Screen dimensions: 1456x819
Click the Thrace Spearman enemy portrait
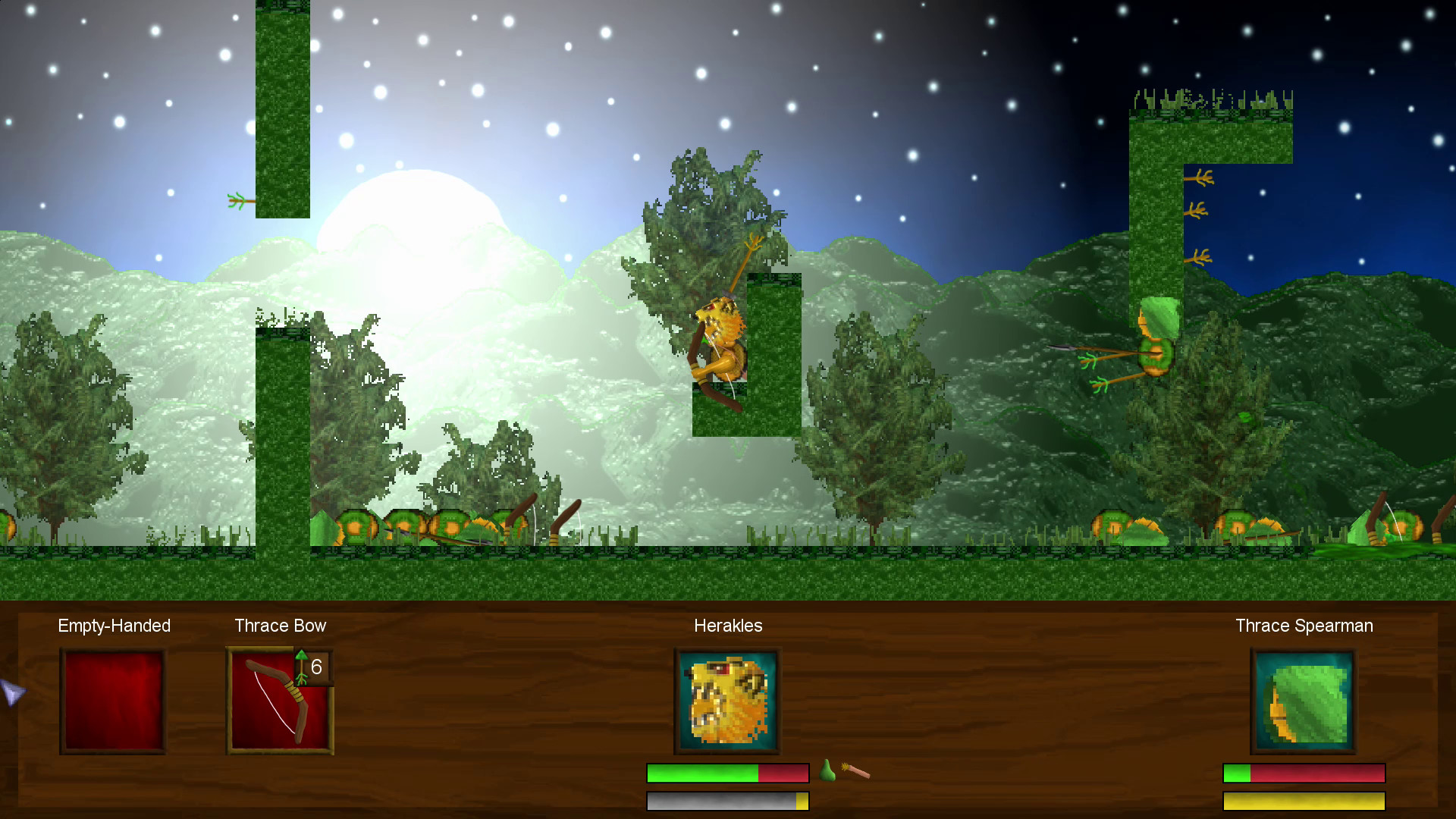pos(1303,699)
